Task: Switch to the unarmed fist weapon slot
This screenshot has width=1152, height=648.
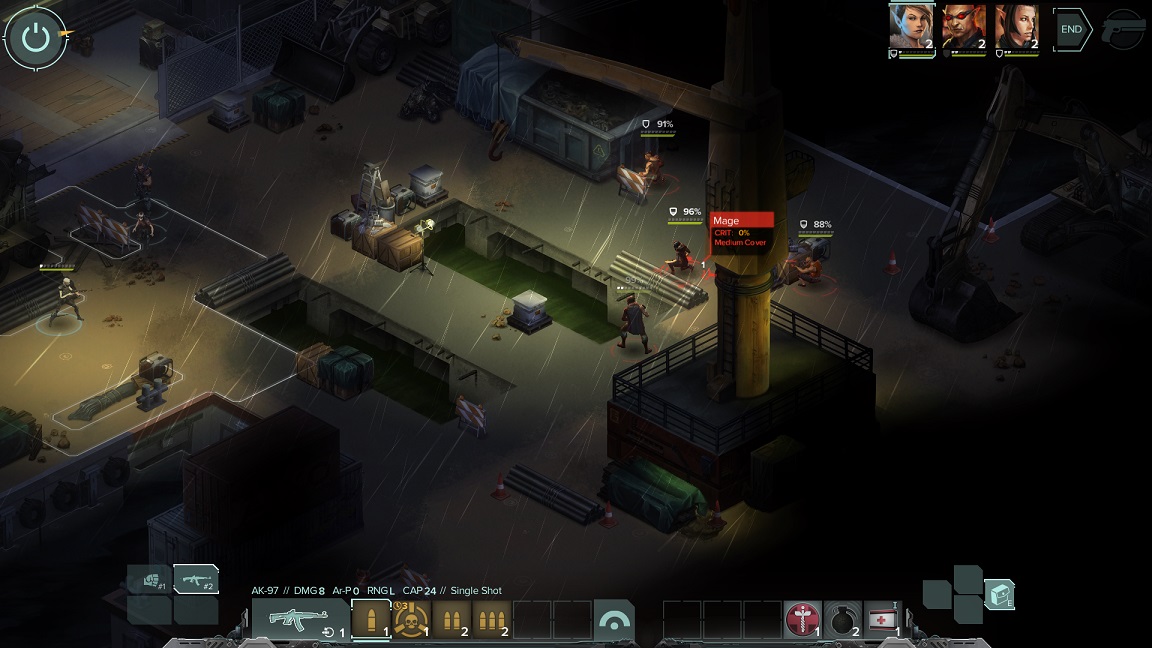Action: click(150, 580)
